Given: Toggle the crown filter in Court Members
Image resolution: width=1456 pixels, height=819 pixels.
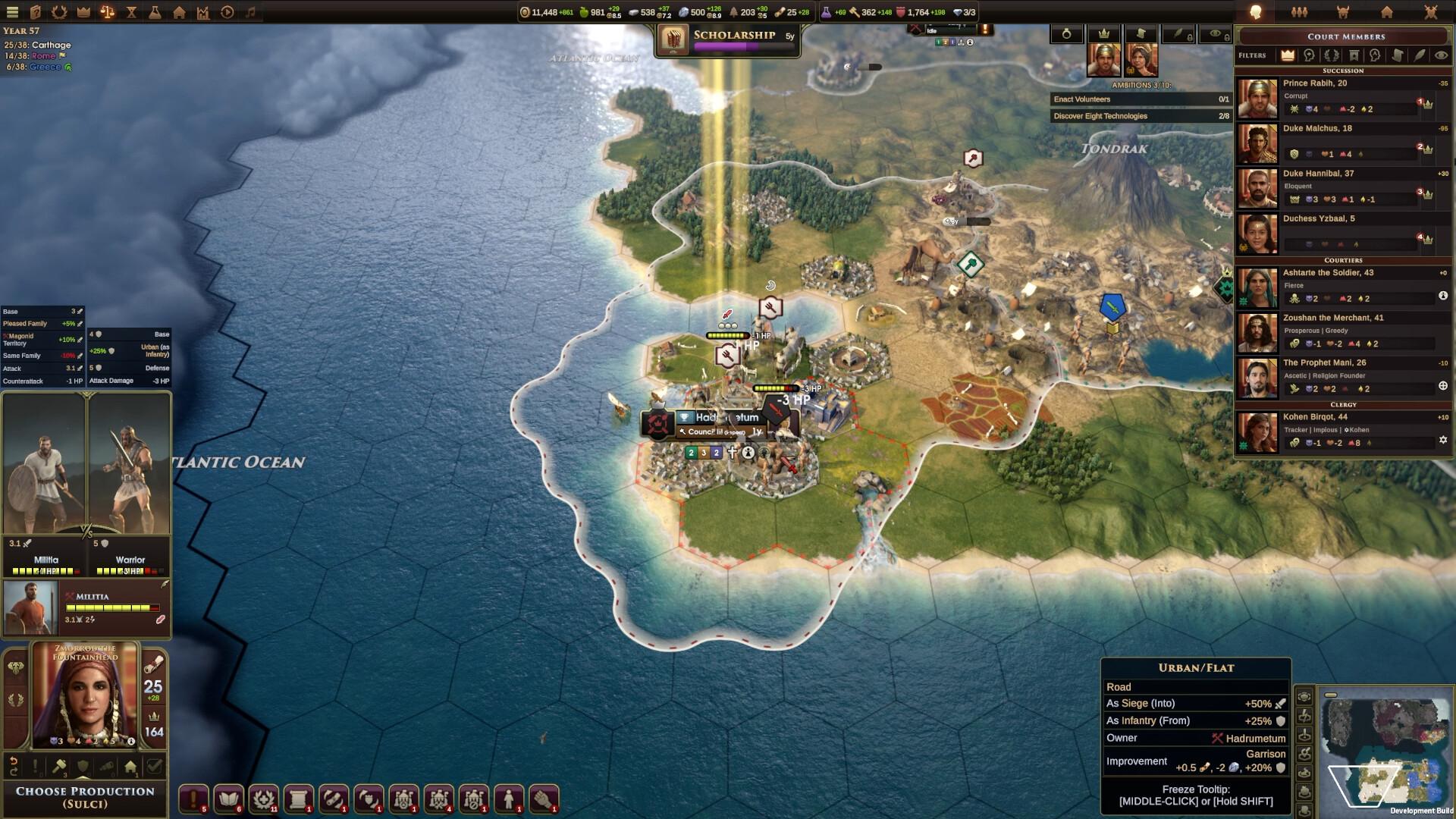Looking at the screenshot, I should pyautogui.click(x=1288, y=55).
